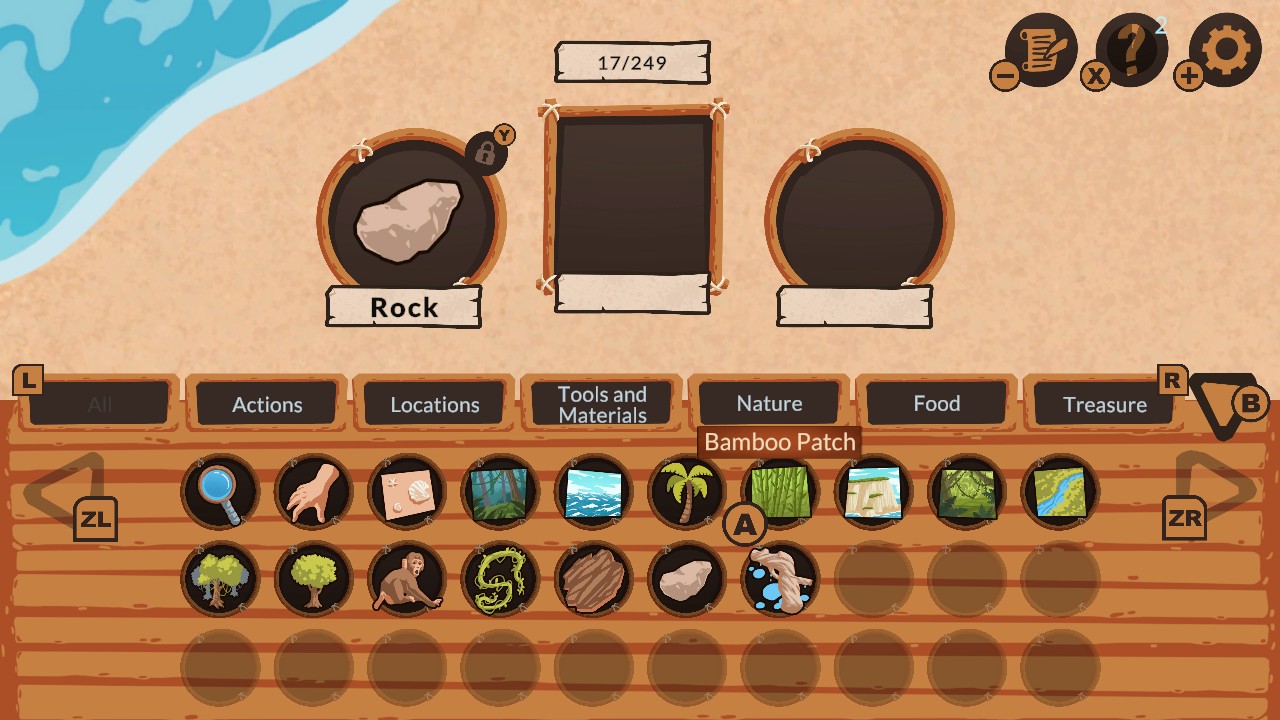Switch to the Food tab
Viewport: 1280px width, 720px height.
pos(938,403)
